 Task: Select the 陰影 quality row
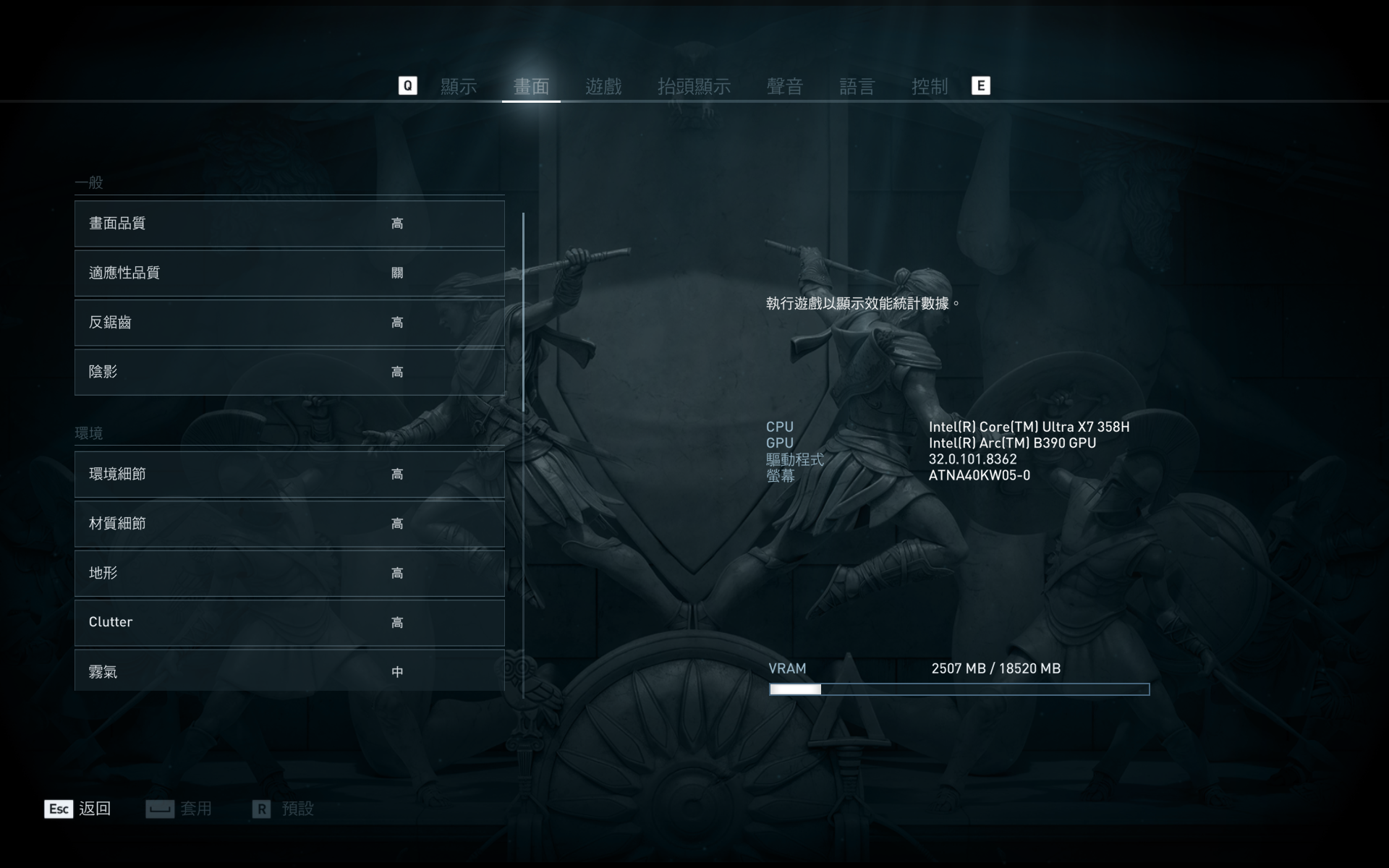pyautogui.click(x=289, y=373)
